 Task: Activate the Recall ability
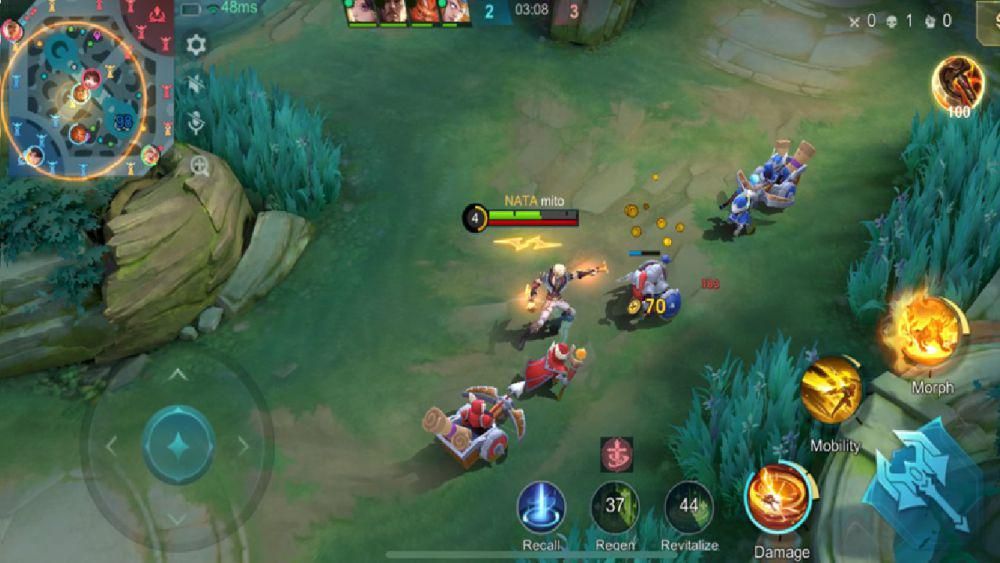tap(541, 508)
